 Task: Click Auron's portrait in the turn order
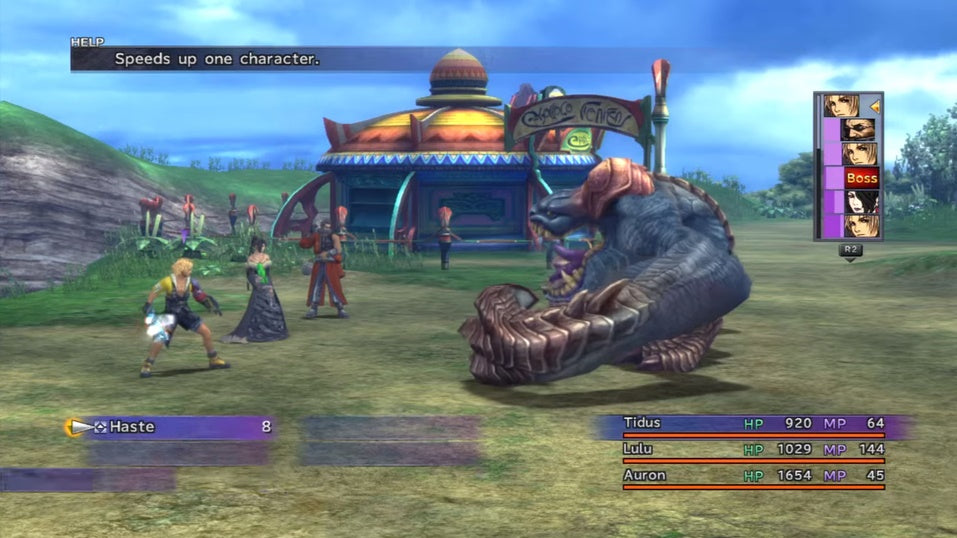tap(858, 129)
